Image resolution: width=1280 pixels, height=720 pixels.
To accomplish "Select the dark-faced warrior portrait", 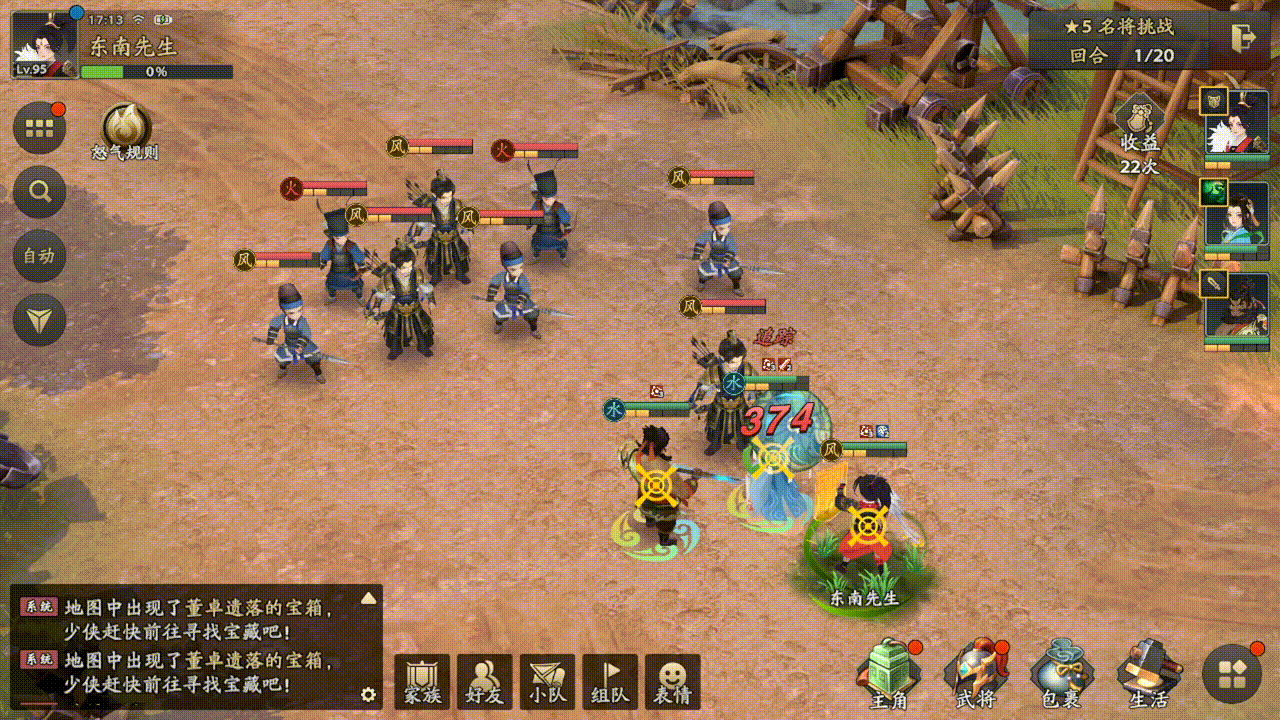I will 1236,308.
